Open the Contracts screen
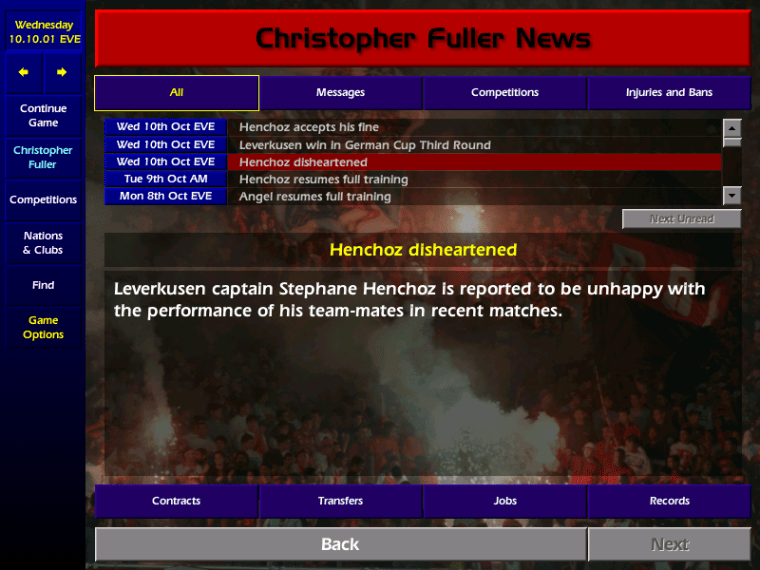This screenshot has width=760, height=570. (x=176, y=501)
